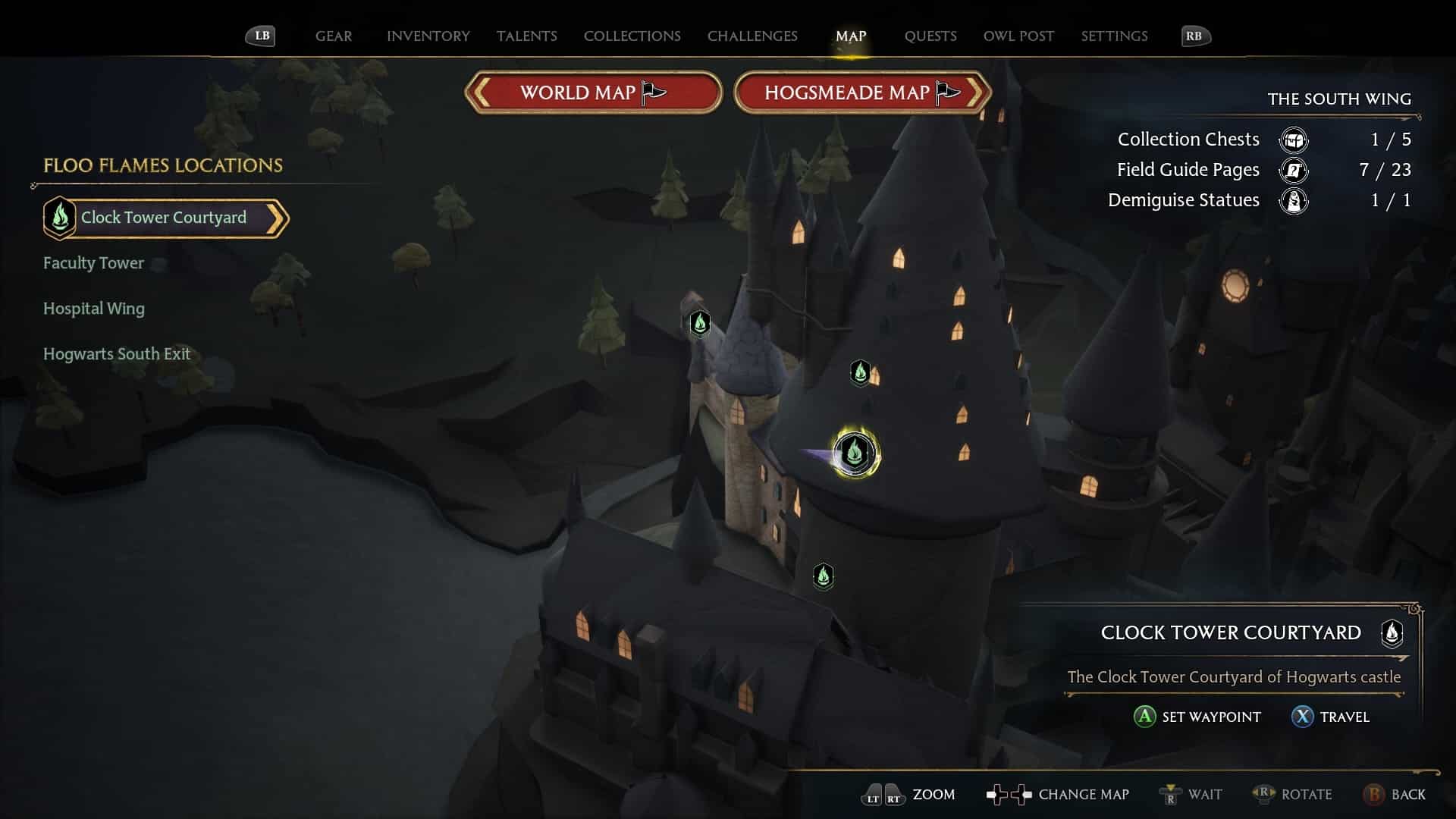Switch to the Quests tab
1456x819 pixels.
pos(930,36)
